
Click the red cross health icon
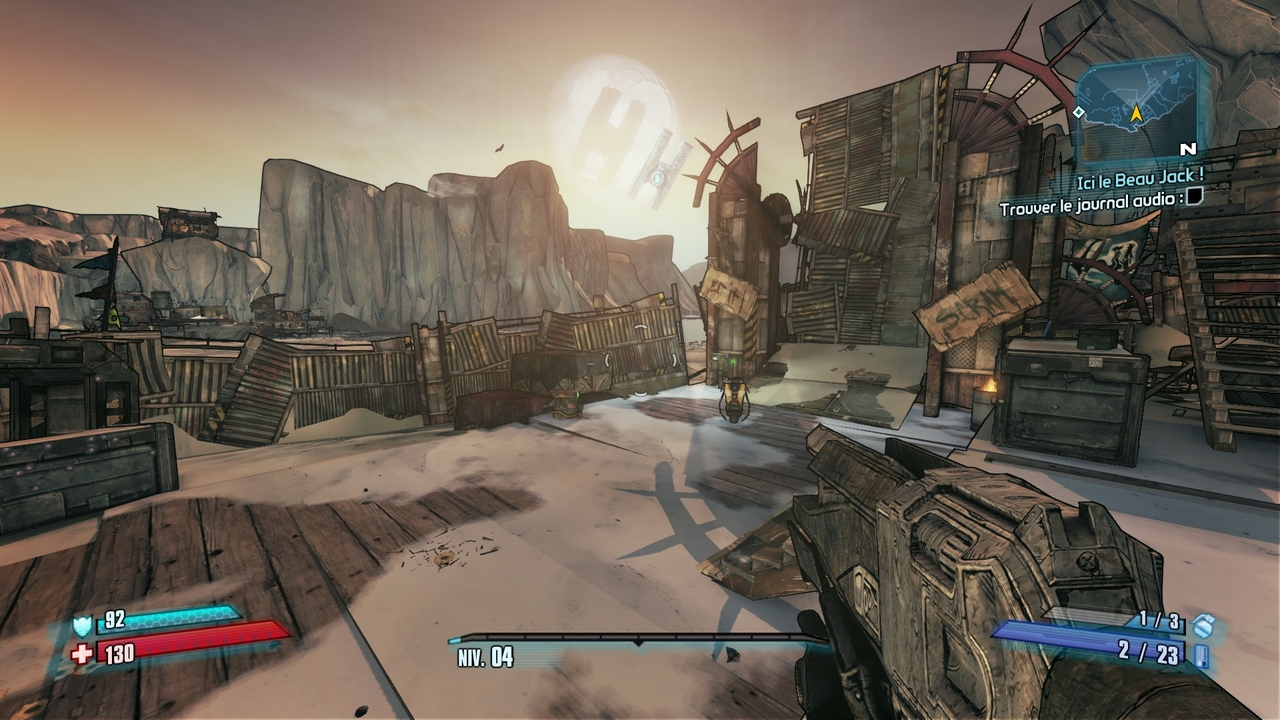tap(82, 653)
